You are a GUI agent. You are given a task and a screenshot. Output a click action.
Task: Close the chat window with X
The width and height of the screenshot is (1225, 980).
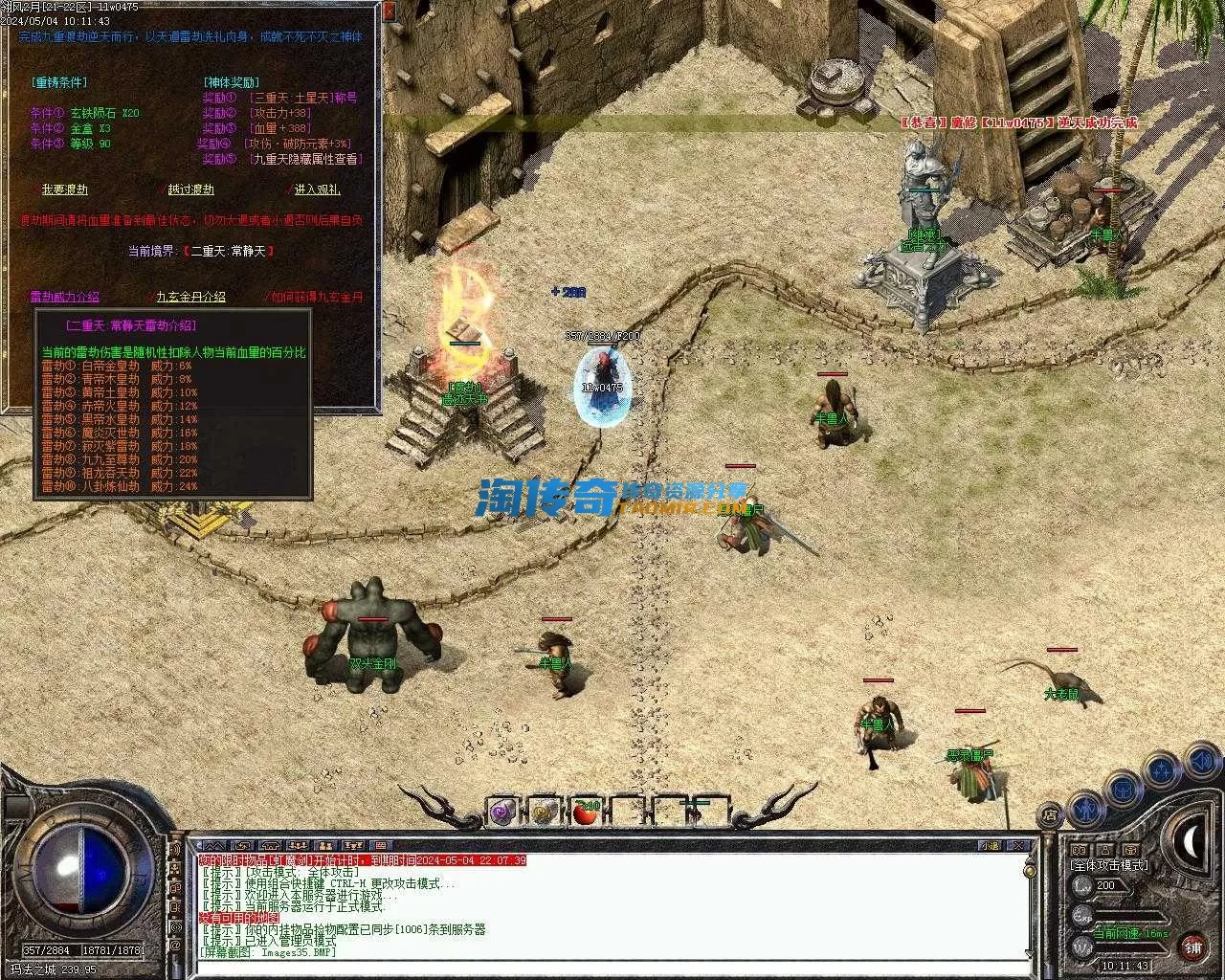tap(1021, 846)
